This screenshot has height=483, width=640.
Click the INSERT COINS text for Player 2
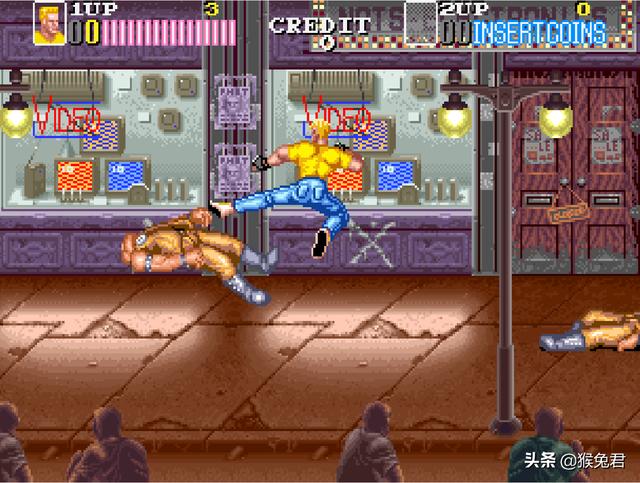click(x=539, y=33)
